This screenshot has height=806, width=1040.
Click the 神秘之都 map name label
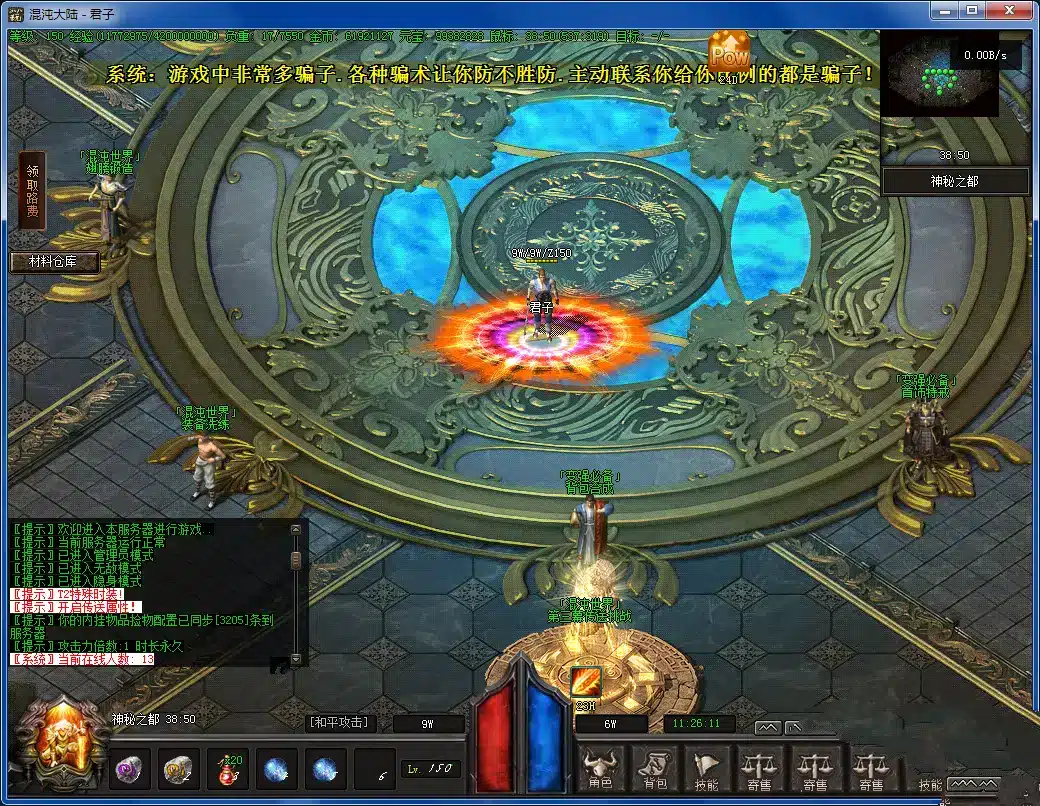pyautogui.click(x=956, y=181)
